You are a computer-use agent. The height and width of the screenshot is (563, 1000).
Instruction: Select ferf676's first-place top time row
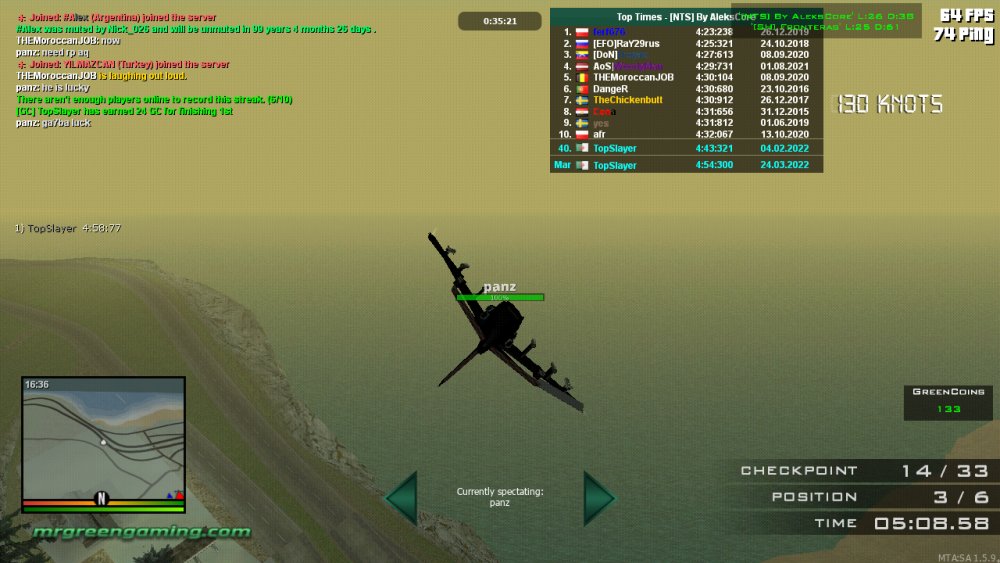[686, 32]
